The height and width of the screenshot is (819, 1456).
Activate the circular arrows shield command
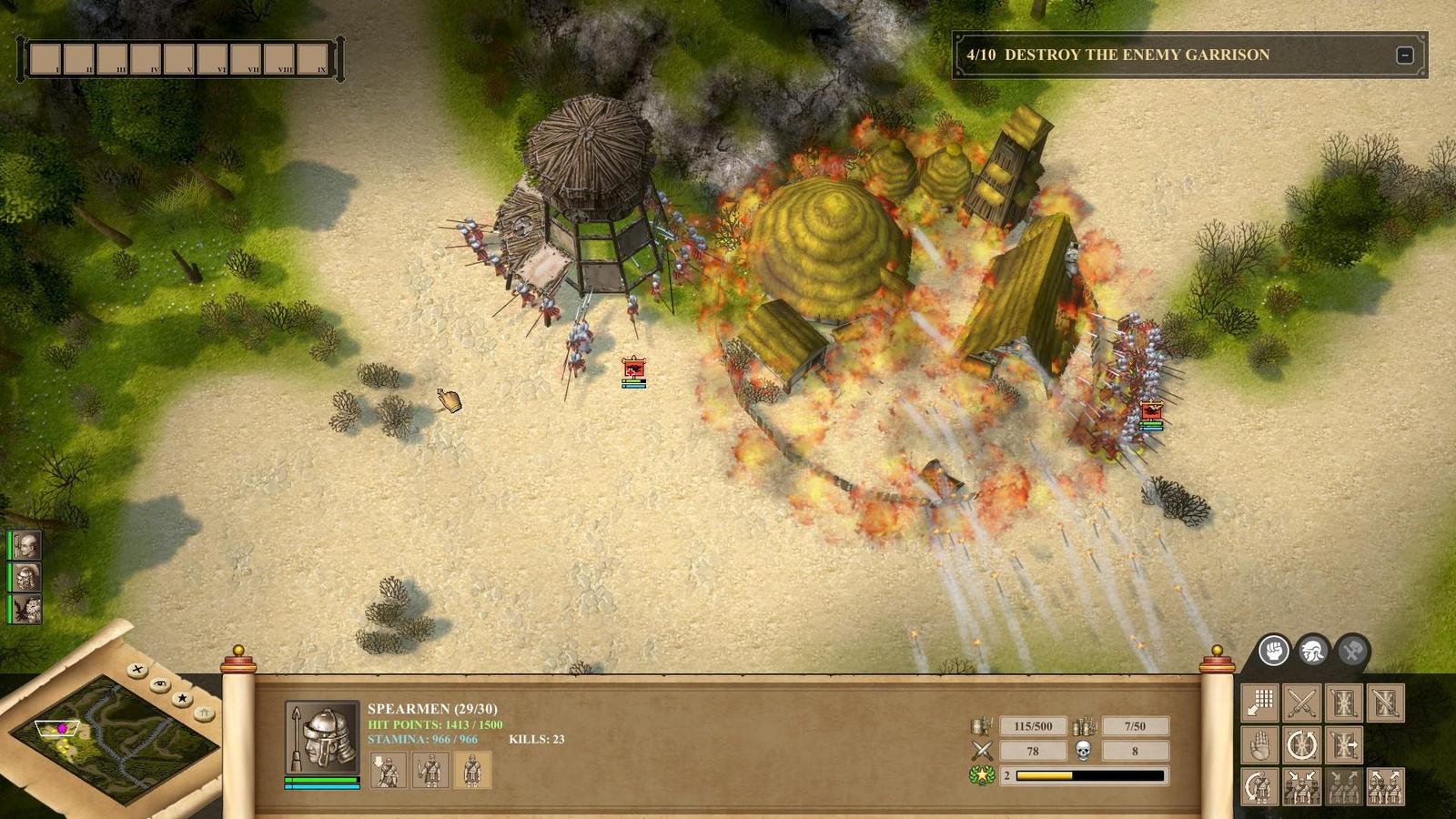pos(1301,745)
